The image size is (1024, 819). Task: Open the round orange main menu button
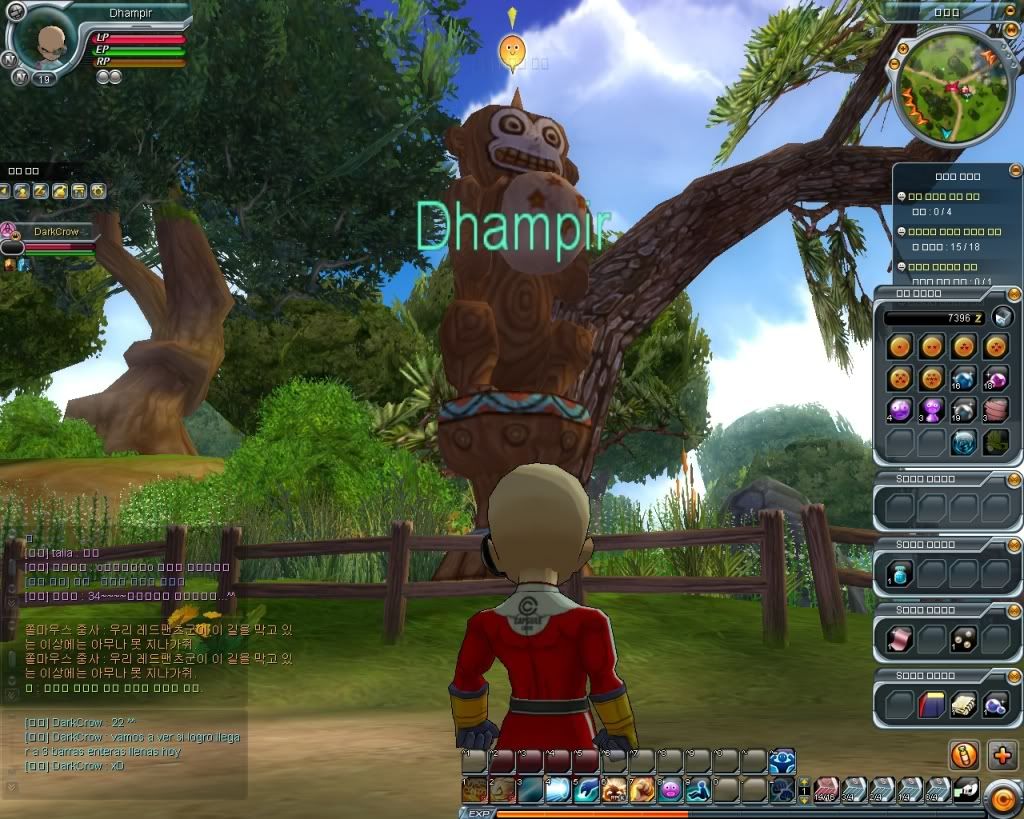point(1001,797)
